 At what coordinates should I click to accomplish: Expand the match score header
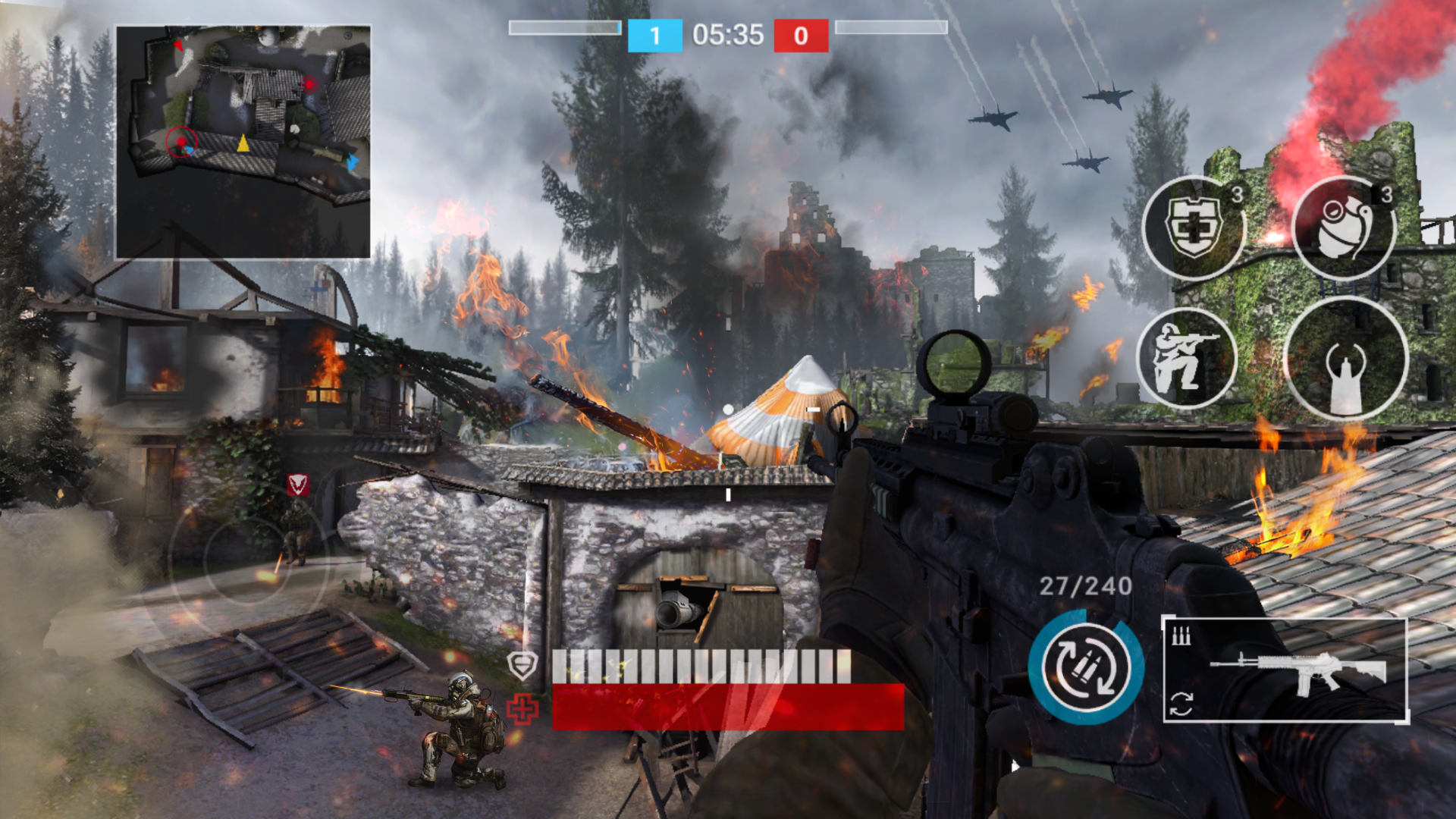pyautogui.click(x=728, y=34)
